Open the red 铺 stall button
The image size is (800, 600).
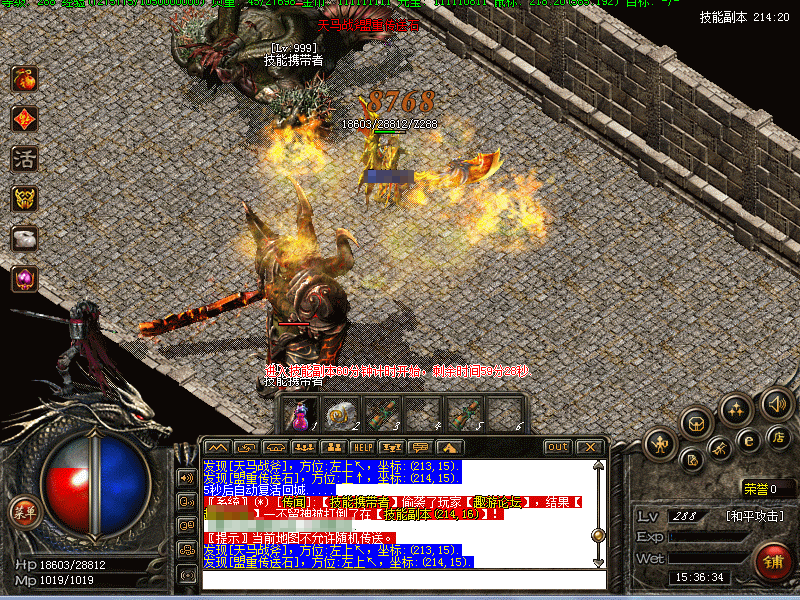[x=773, y=561]
